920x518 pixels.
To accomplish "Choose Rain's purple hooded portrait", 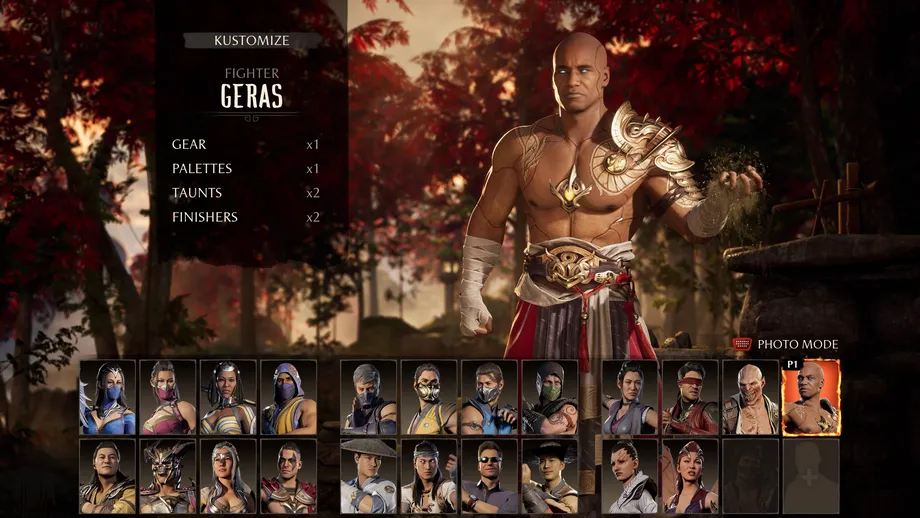I will pyautogui.click(x=289, y=397).
